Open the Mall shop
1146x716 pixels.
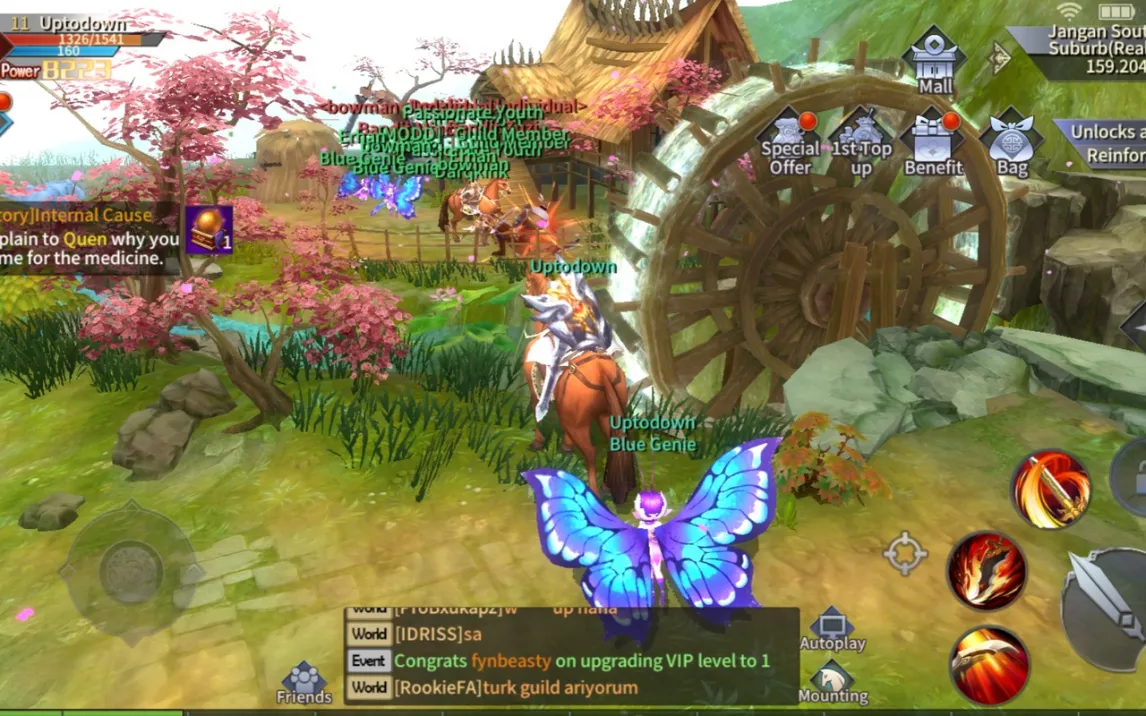point(935,58)
